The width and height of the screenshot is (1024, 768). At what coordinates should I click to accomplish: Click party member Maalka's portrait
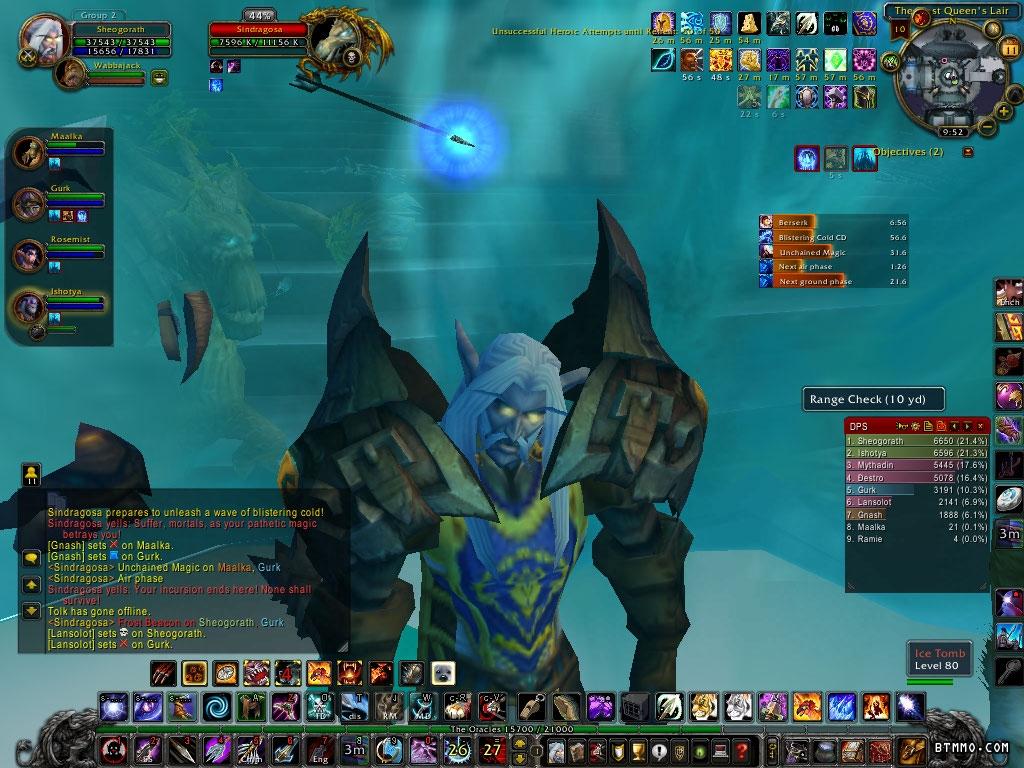pos(29,153)
